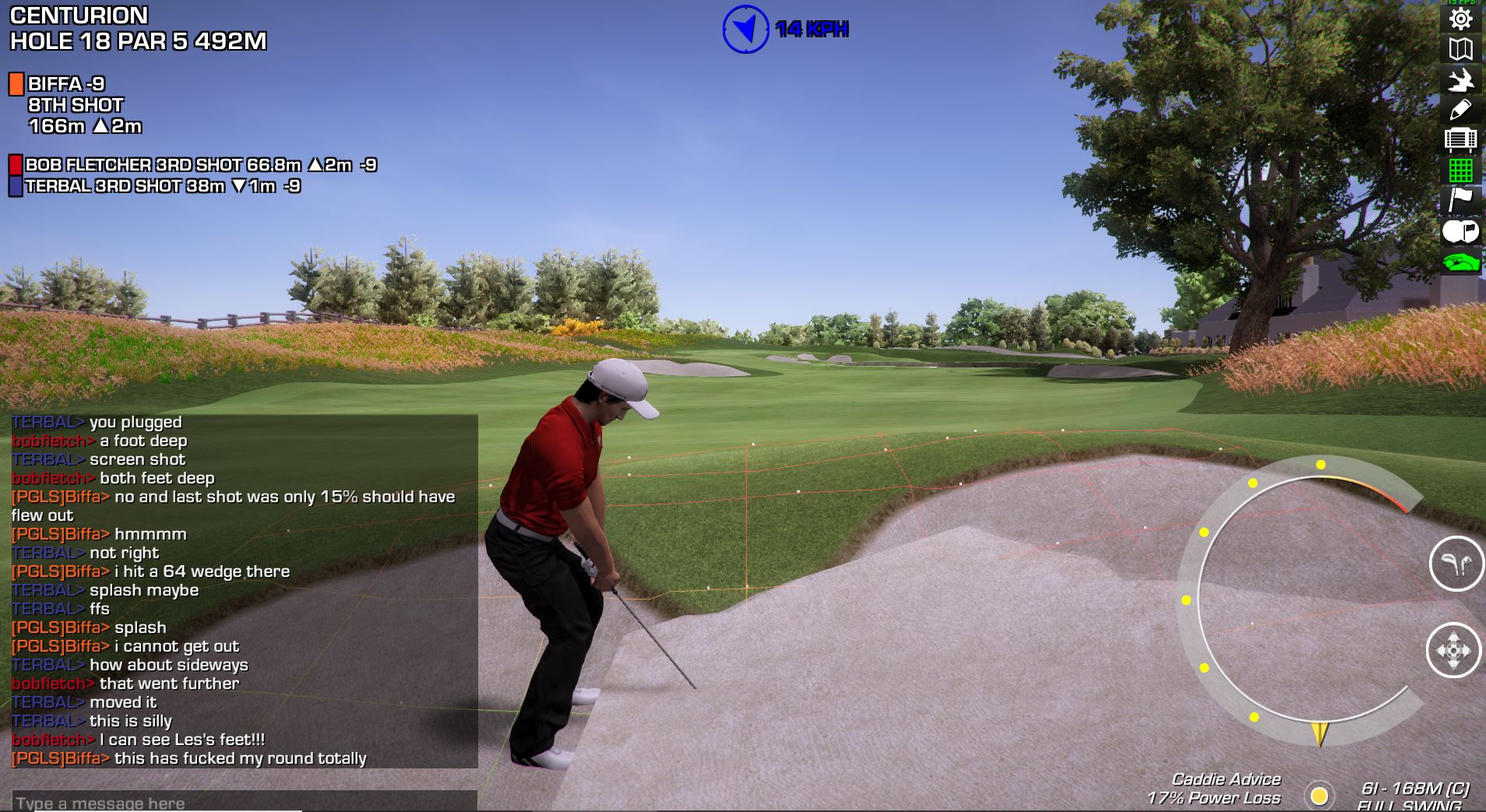Screen dimensions: 1486x812
Task: Select the bird flyover icon
Action: 1460,80
